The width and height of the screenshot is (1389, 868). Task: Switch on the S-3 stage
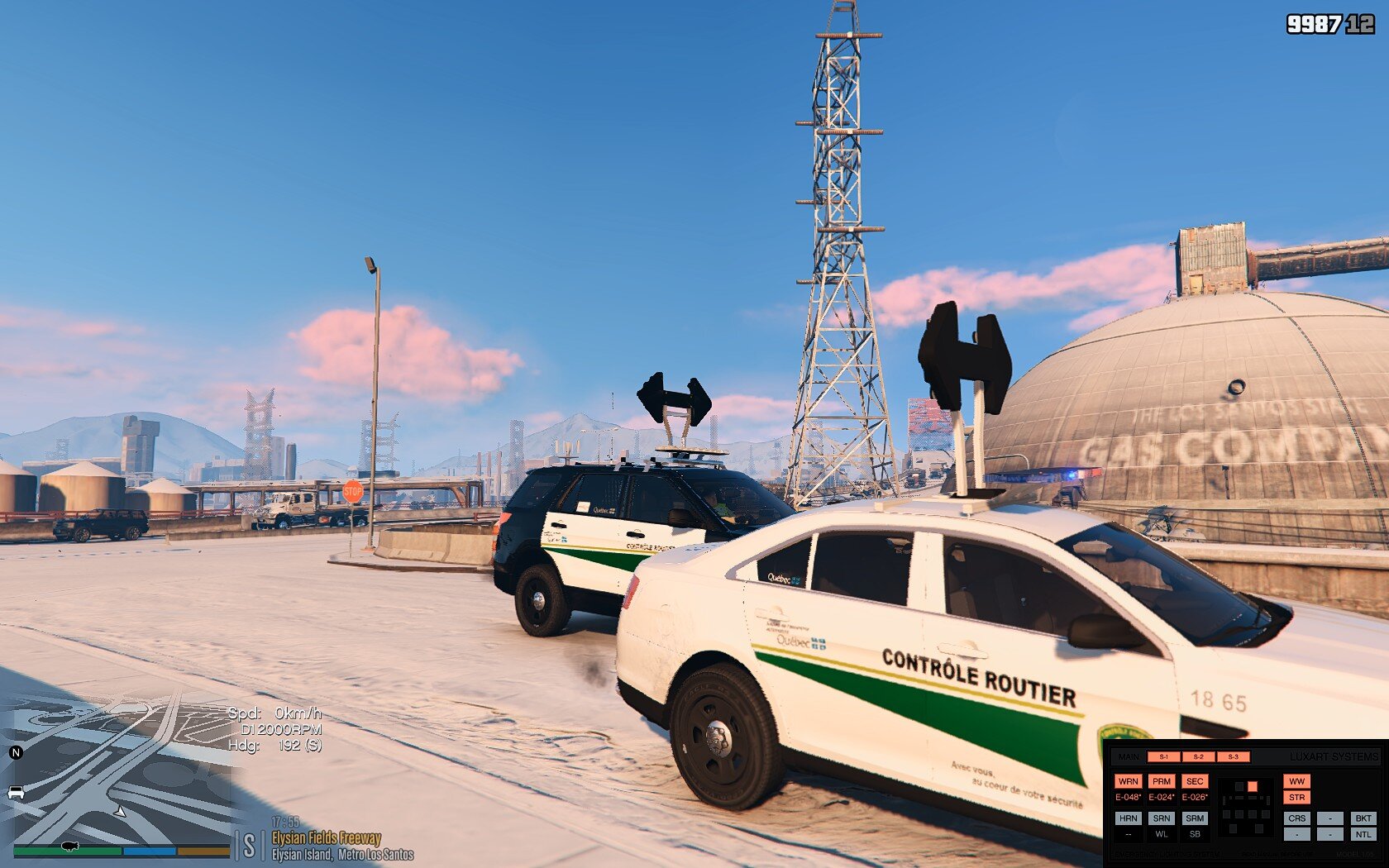pyautogui.click(x=1233, y=756)
